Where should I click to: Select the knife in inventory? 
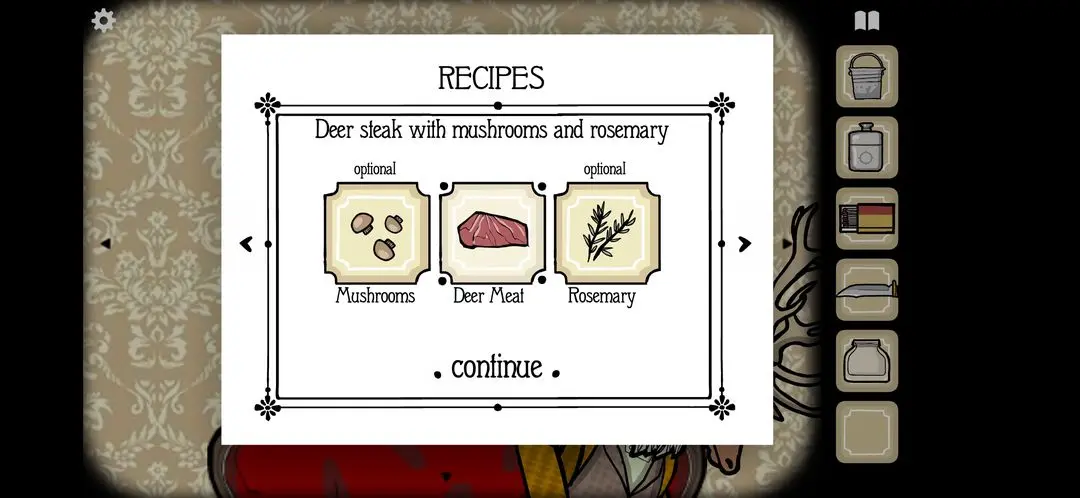pos(866,290)
